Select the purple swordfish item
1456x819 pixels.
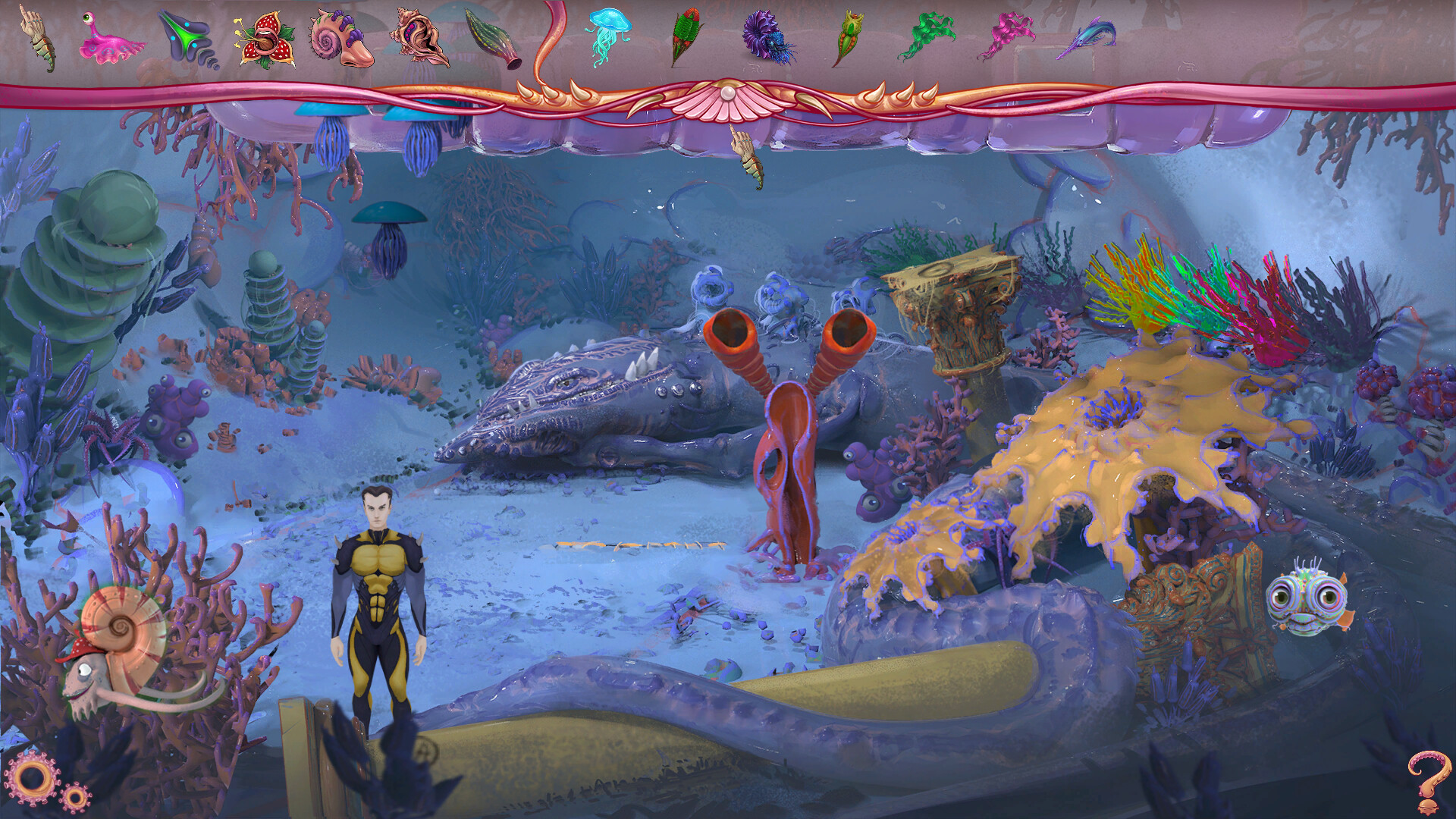pos(1088,34)
